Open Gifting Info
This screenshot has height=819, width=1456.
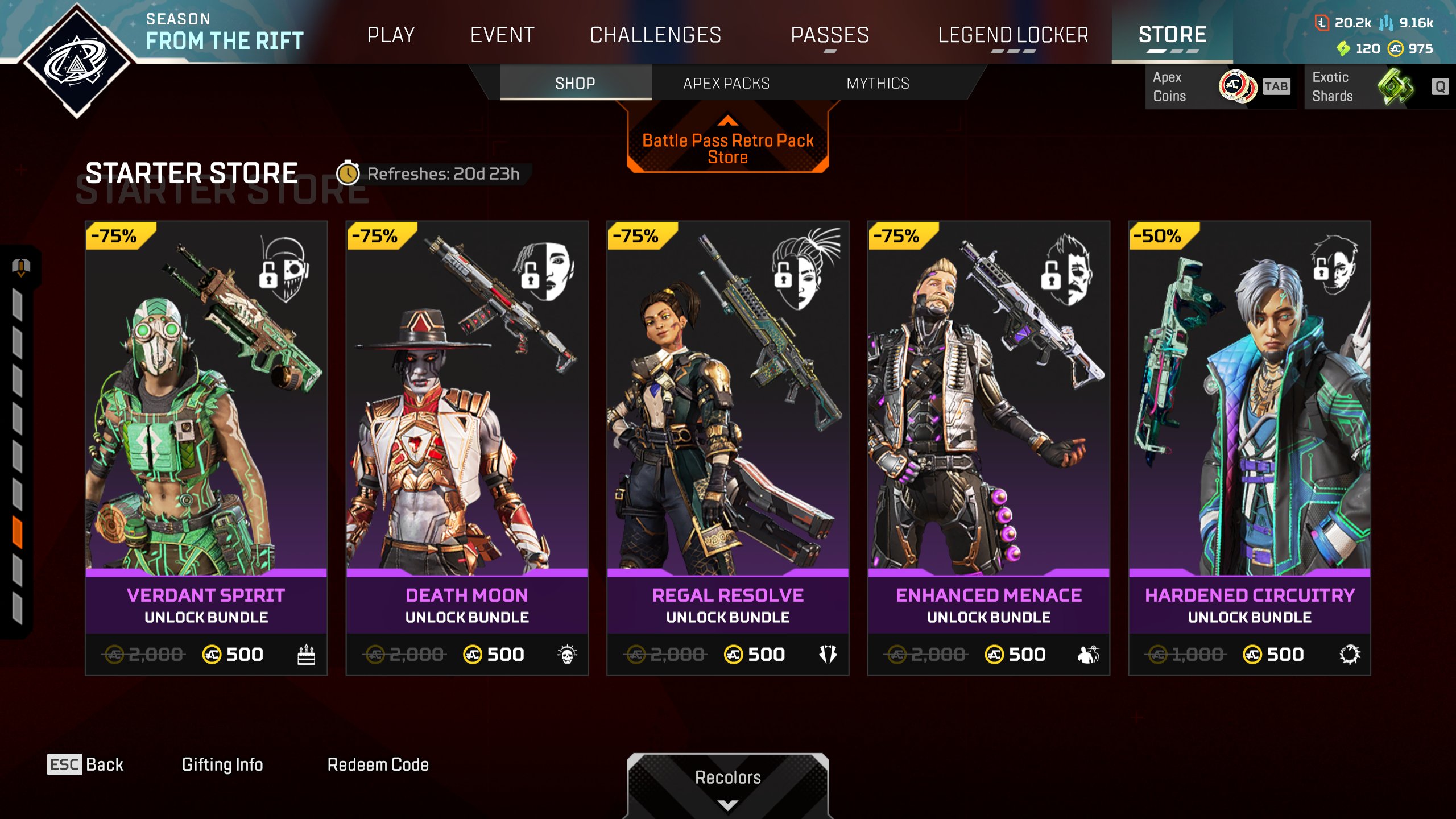[222, 764]
